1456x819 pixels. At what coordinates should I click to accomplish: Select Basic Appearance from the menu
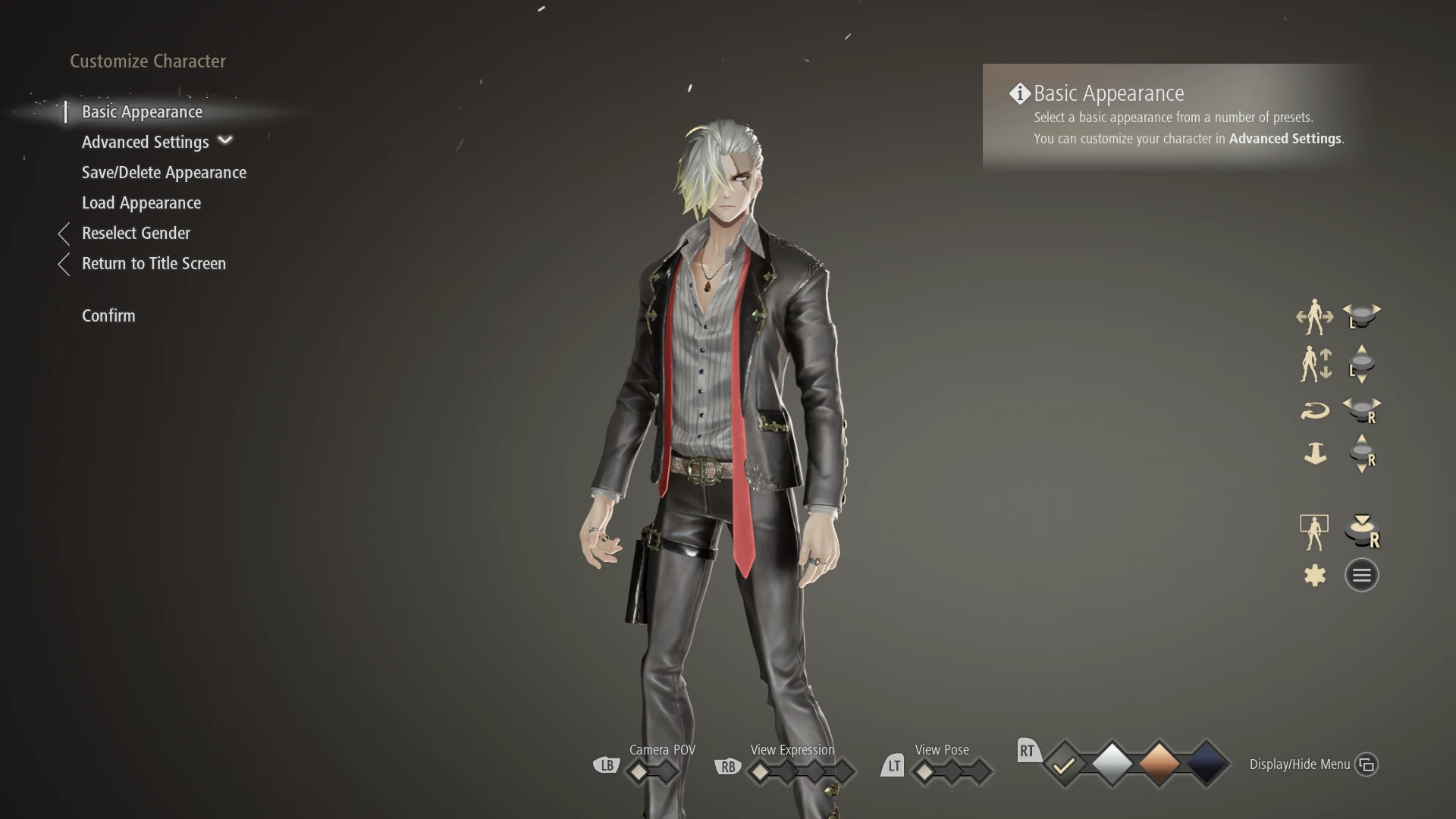click(141, 111)
